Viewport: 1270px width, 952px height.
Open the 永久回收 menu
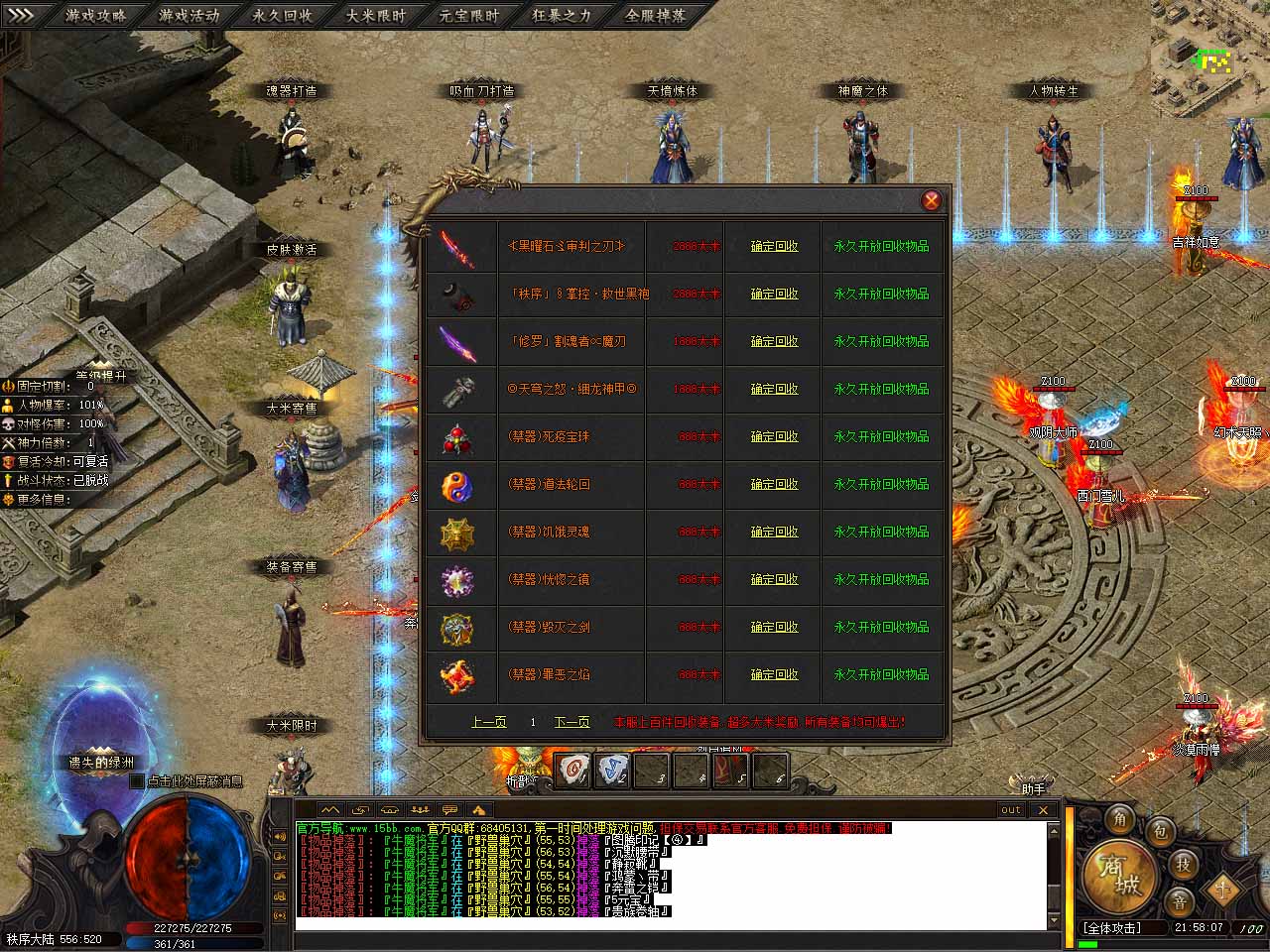[283, 16]
